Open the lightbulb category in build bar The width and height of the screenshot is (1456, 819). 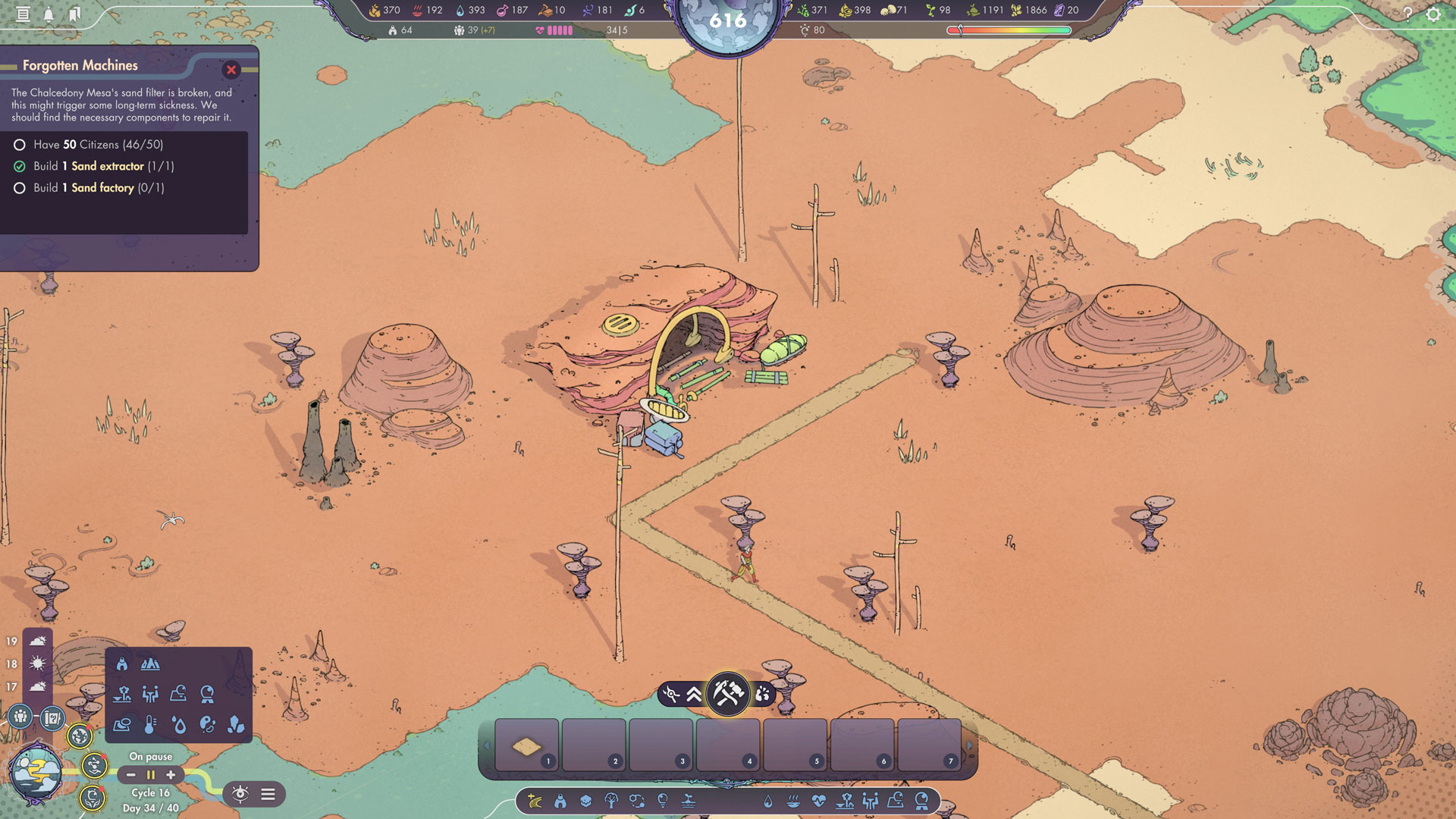[663, 801]
